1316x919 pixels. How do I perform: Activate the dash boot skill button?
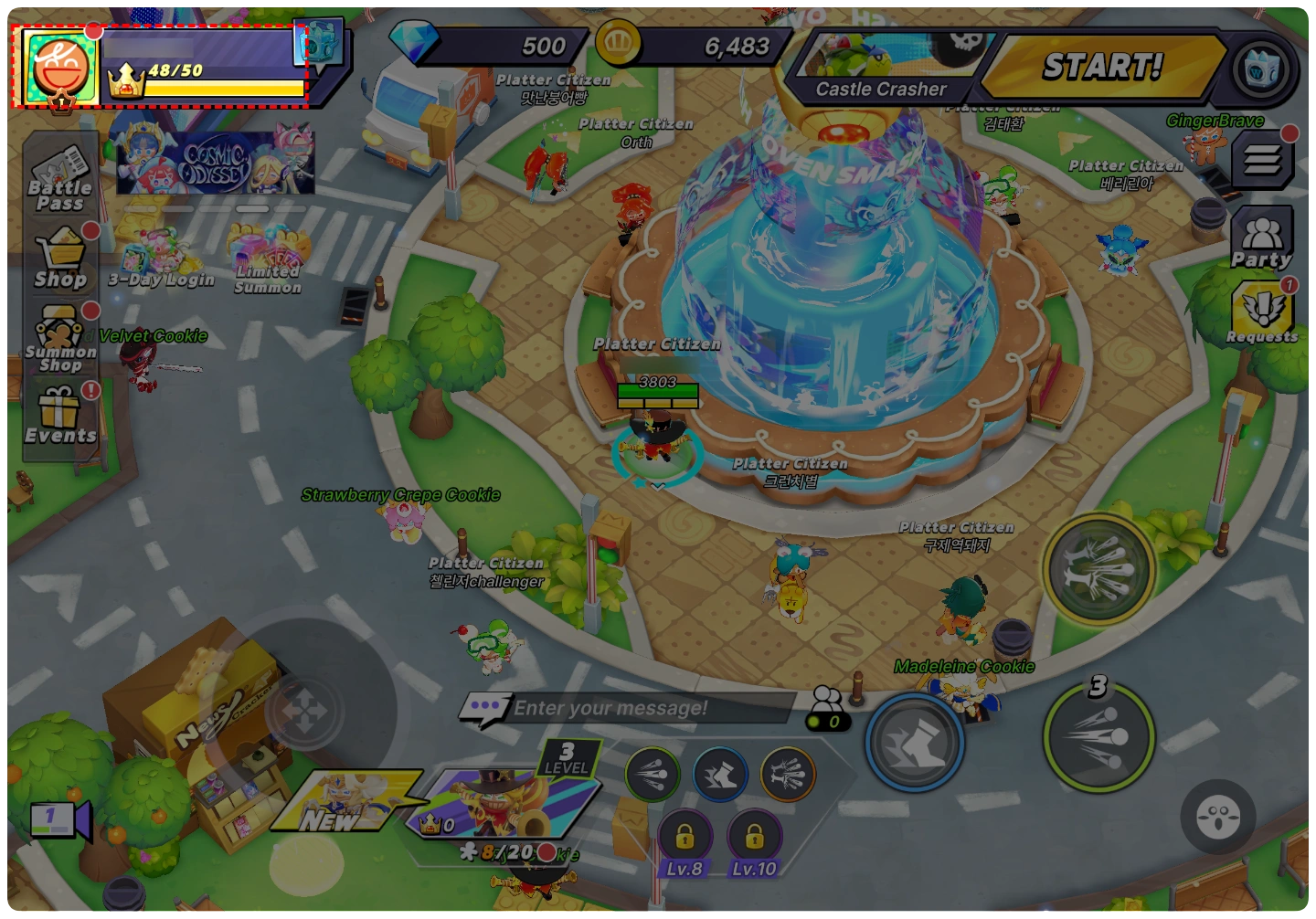[x=915, y=742]
